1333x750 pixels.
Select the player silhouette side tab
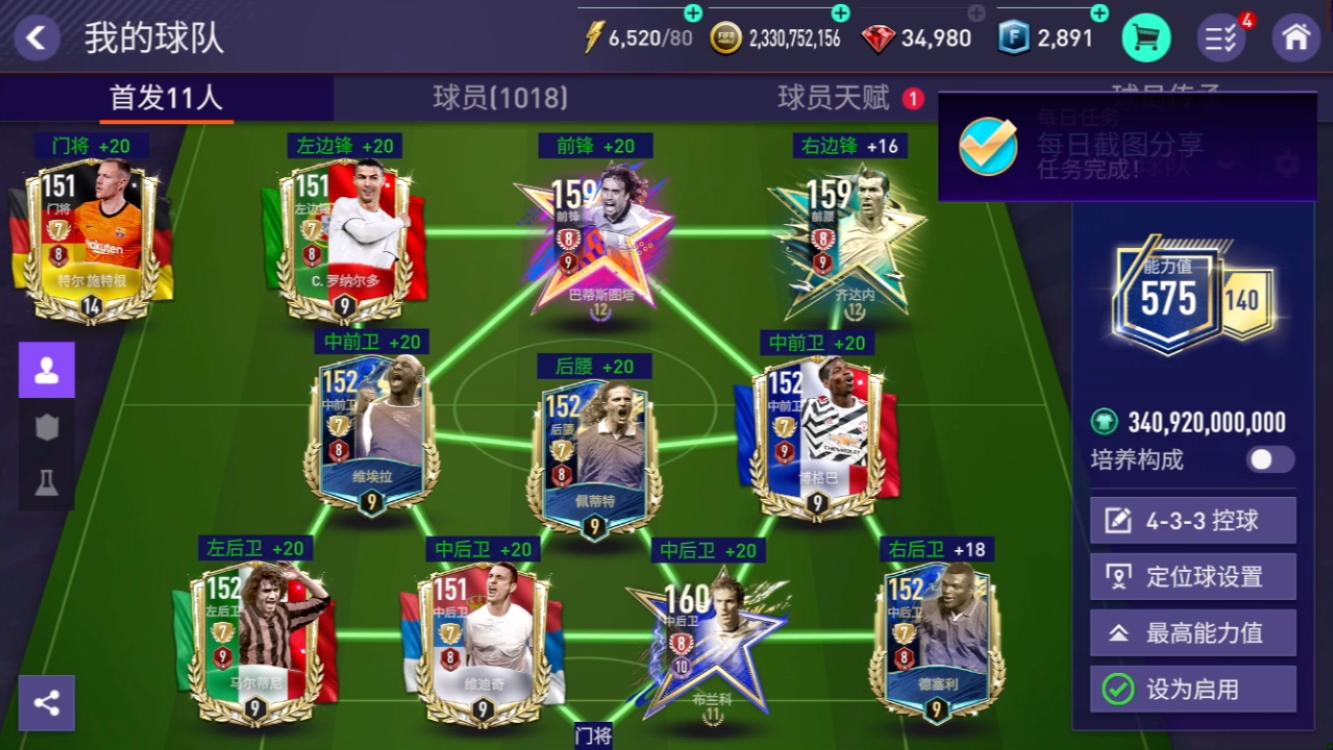pyautogui.click(x=47, y=370)
